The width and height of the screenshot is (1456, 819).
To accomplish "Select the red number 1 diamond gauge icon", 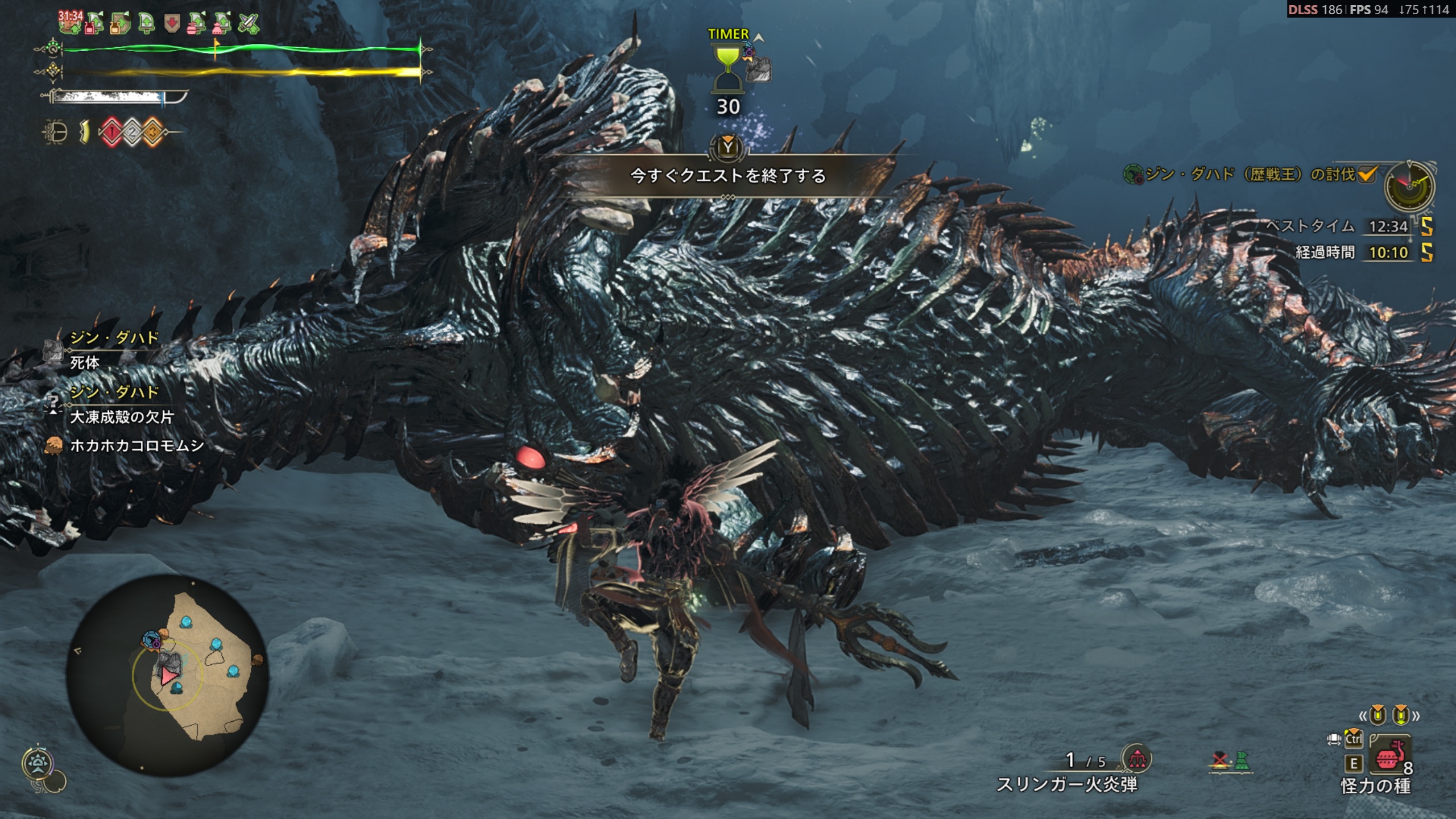I will (x=112, y=133).
